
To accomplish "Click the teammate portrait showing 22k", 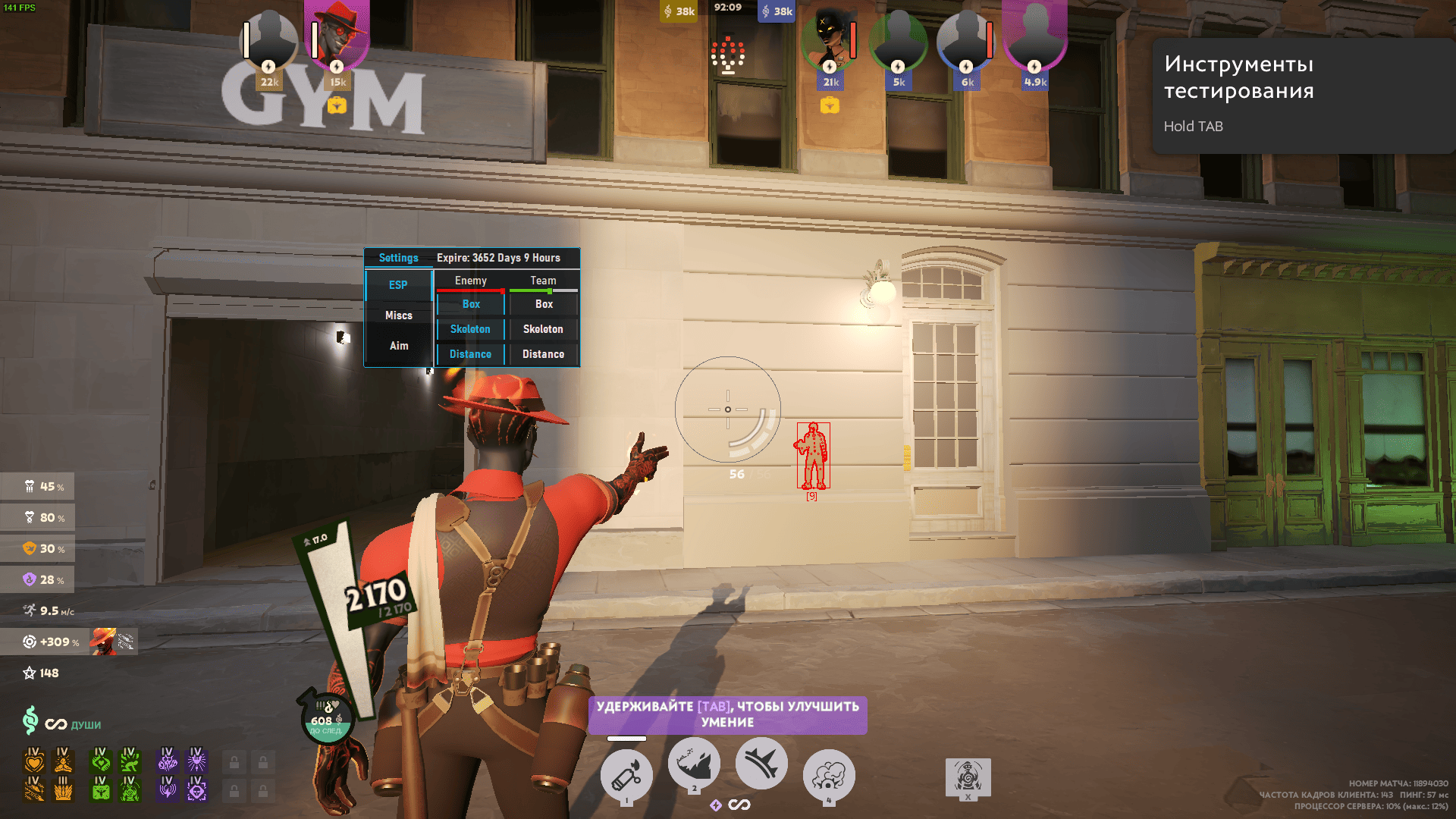I will pyautogui.click(x=268, y=42).
